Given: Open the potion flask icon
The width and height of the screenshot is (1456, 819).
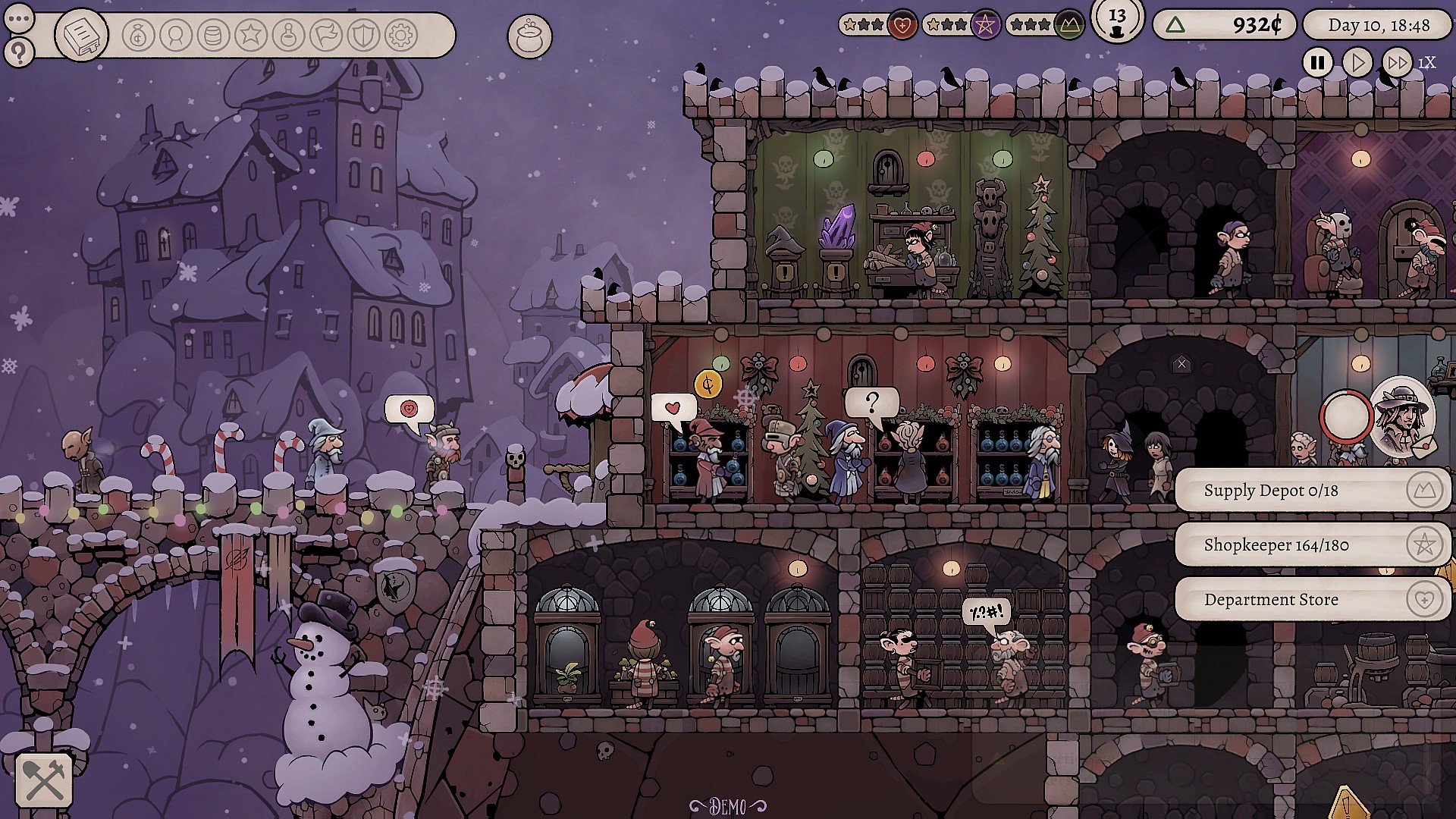Looking at the screenshot, I should 288,33.
